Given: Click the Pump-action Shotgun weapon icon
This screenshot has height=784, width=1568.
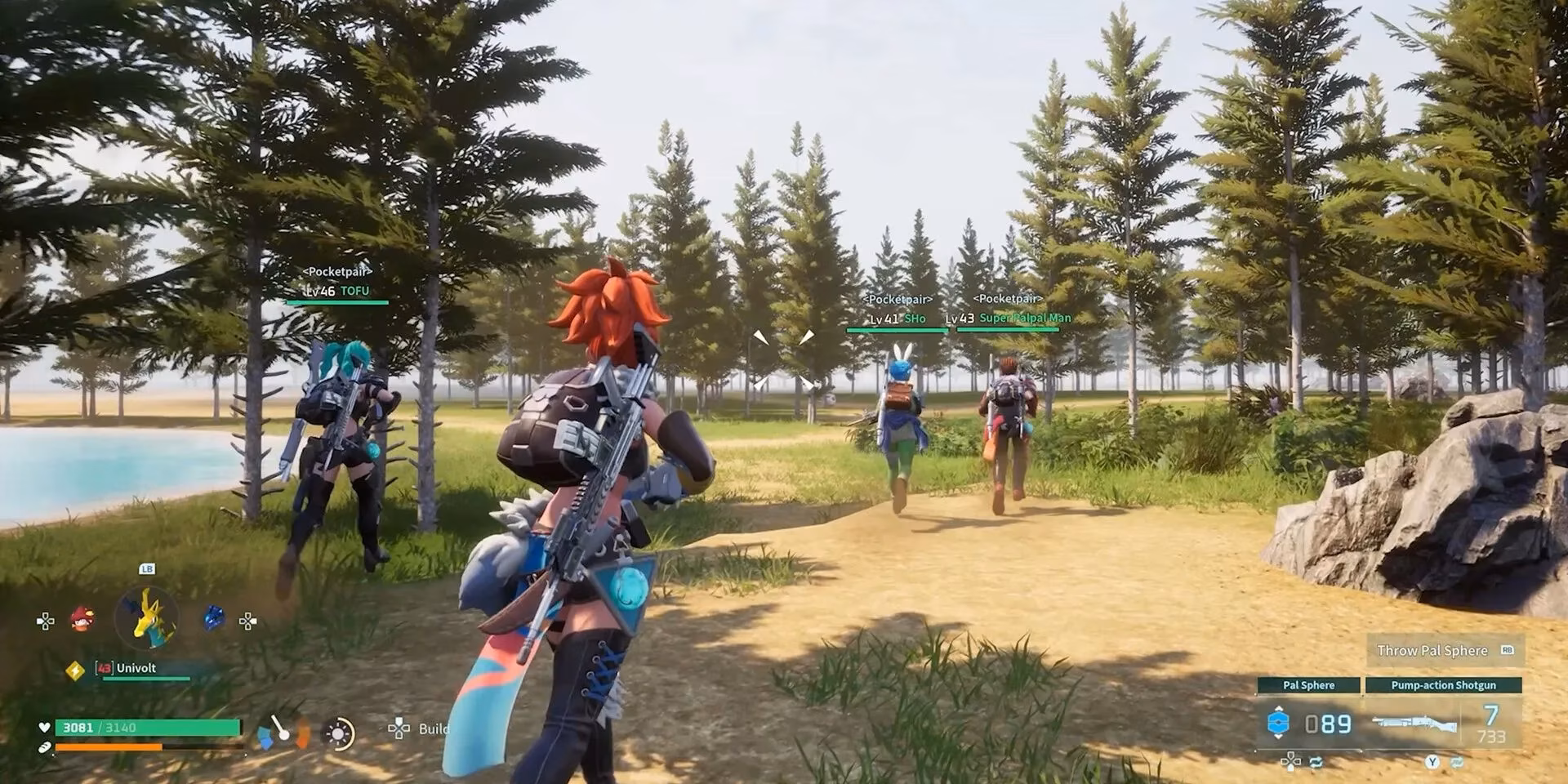Looking at the screenshot, I should pos(1415,722).
